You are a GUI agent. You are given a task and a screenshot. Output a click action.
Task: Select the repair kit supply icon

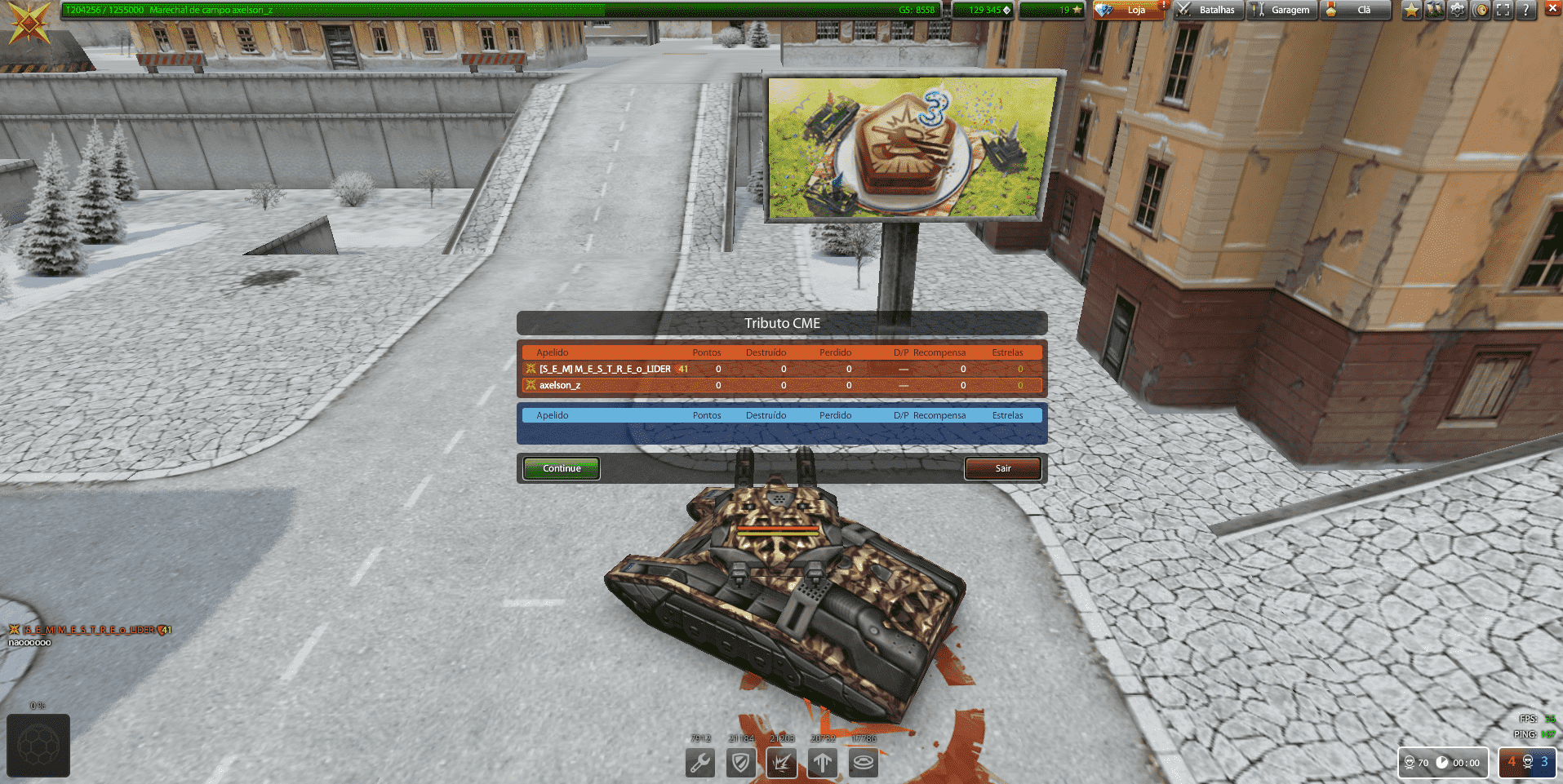pyautogui.click(x=699, y=763)
